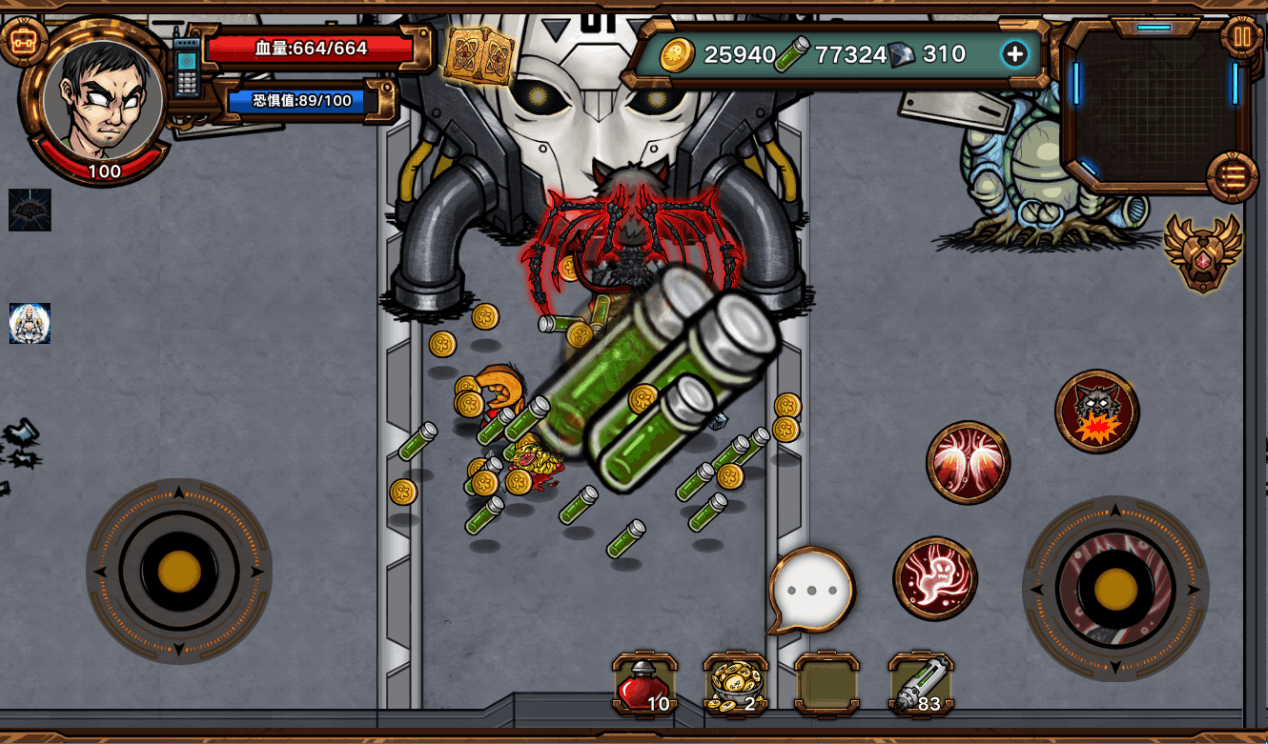Tap the attack joystick button
1268x744 pixels.
[1115, 589]
